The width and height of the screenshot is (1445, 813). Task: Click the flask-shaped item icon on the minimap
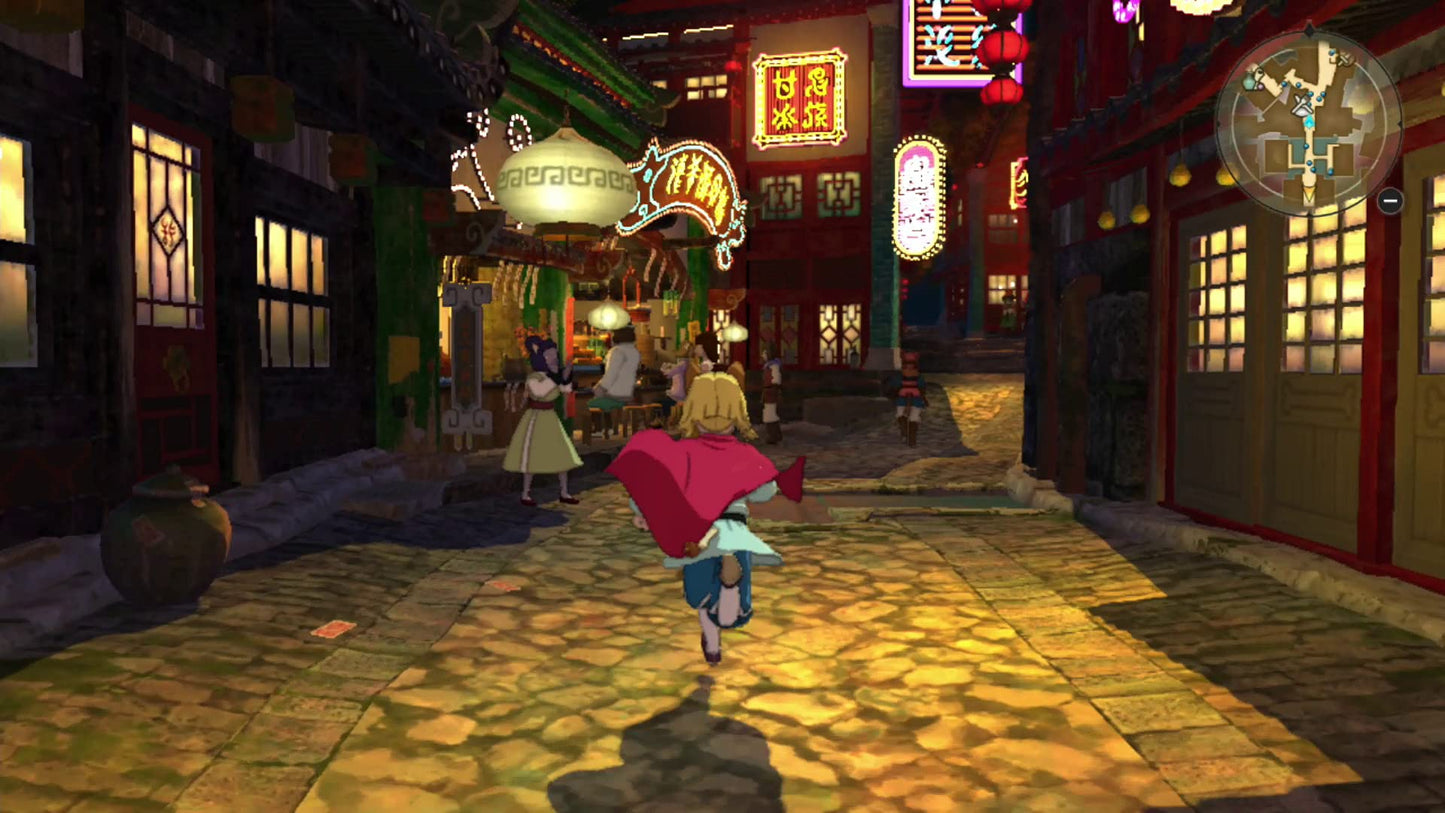pyautogui.click(x=1248, y=83)
